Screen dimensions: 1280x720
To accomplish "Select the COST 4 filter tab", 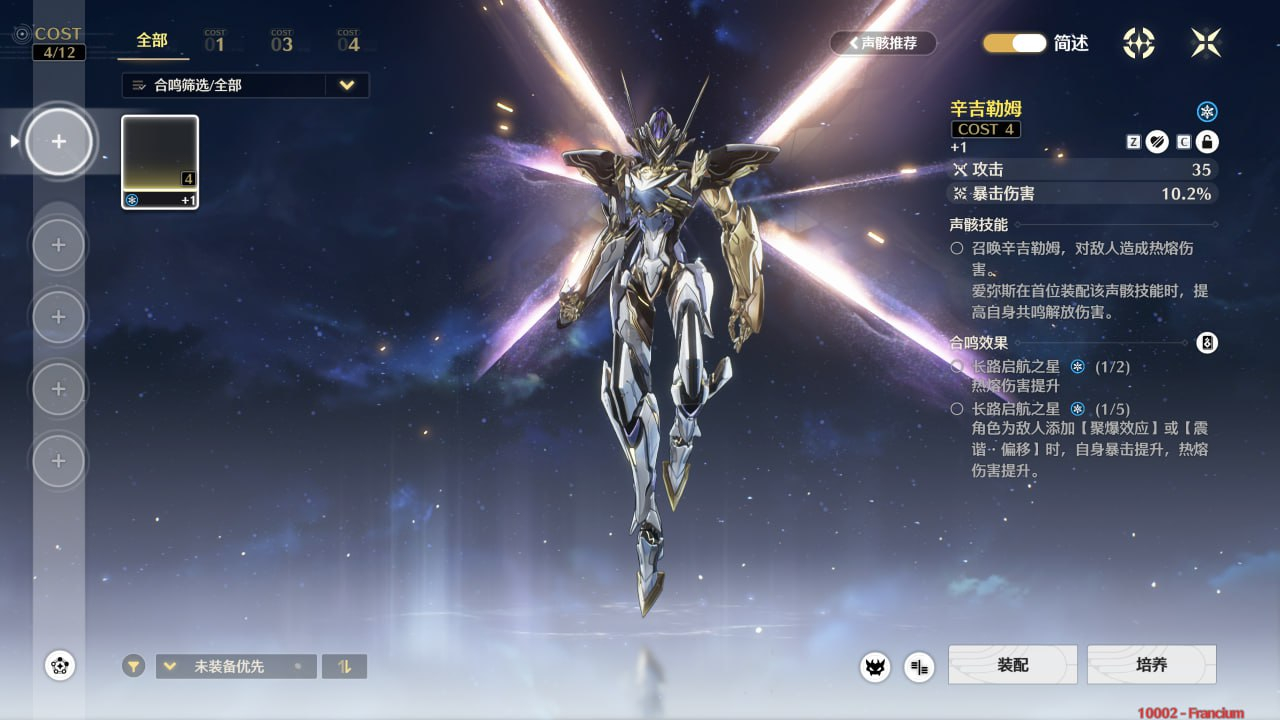I will (x=348, y=41).
